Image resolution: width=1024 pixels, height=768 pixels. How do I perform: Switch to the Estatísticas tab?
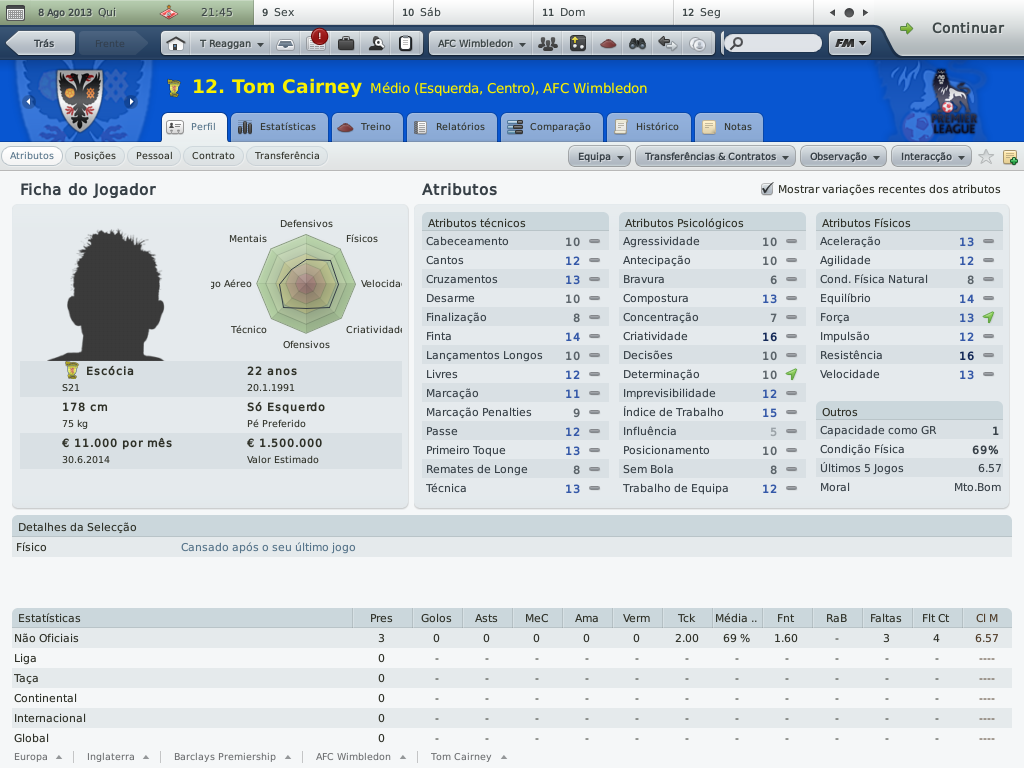point(277,127)
